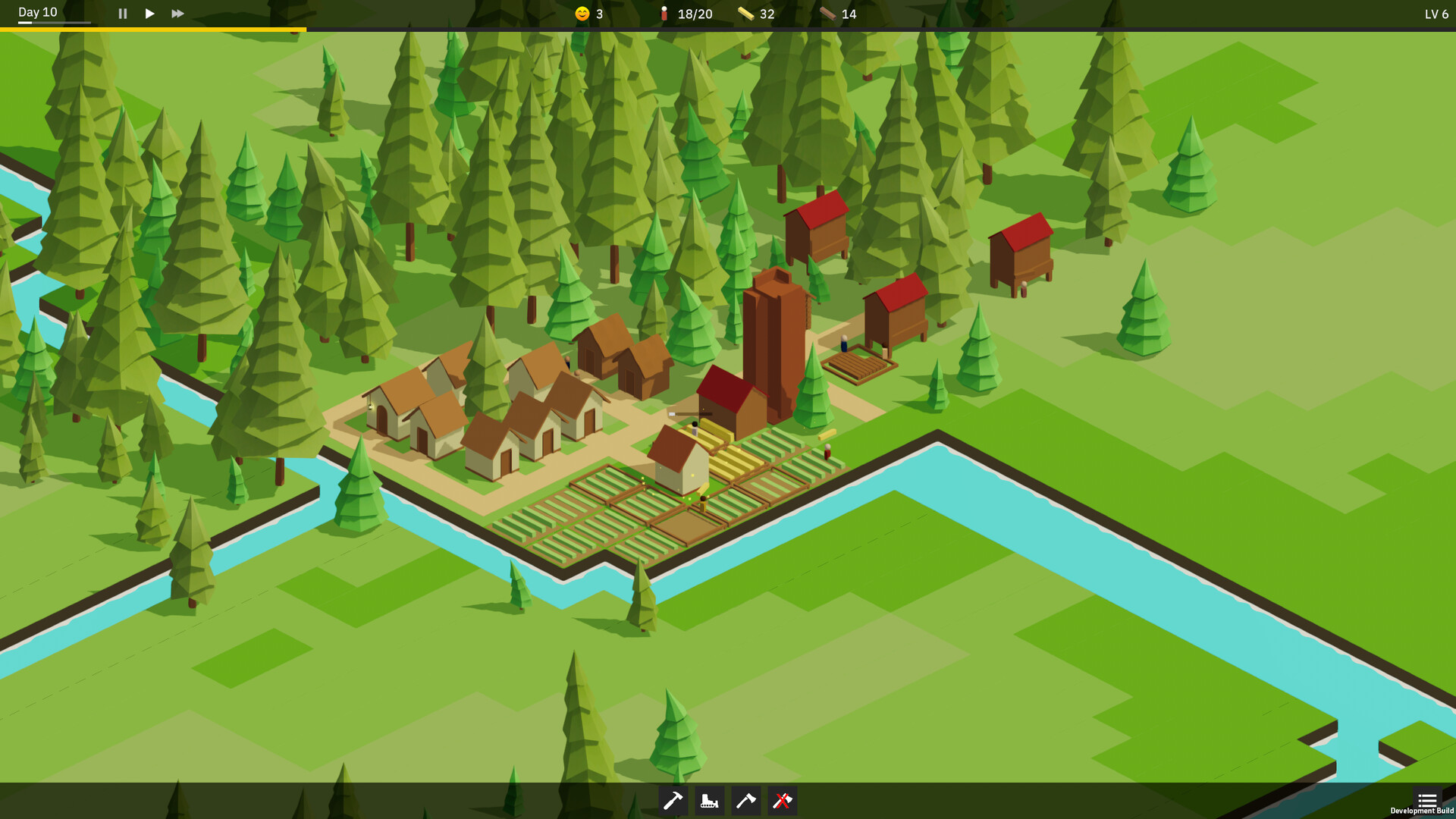Select the hammer Build tool
This screenshot has height=819, width=1456.
(x=673, y=800)
